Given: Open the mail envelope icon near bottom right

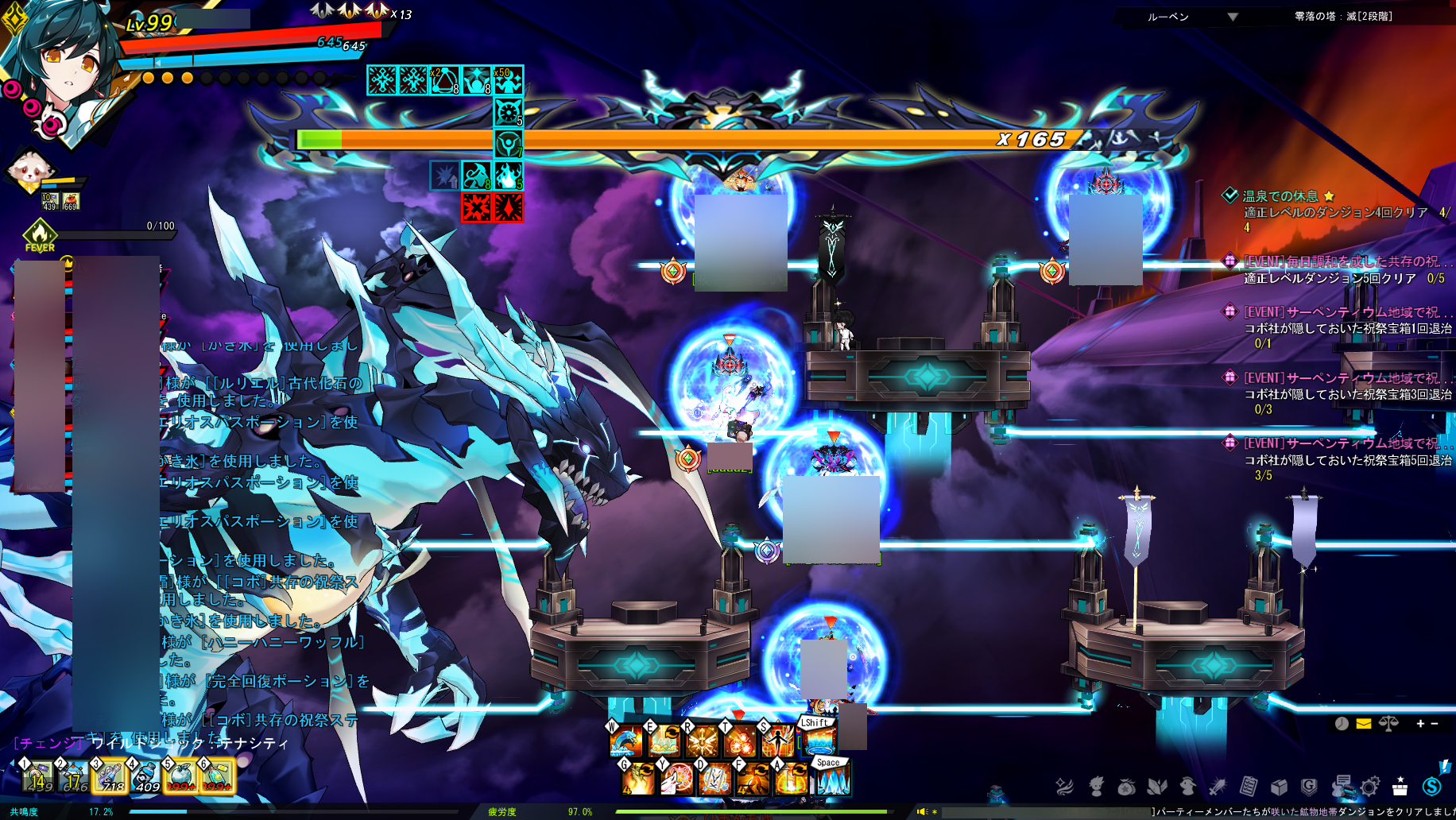Looking at the screenshot, I should pyautogui.click(x=1362, y=723).
